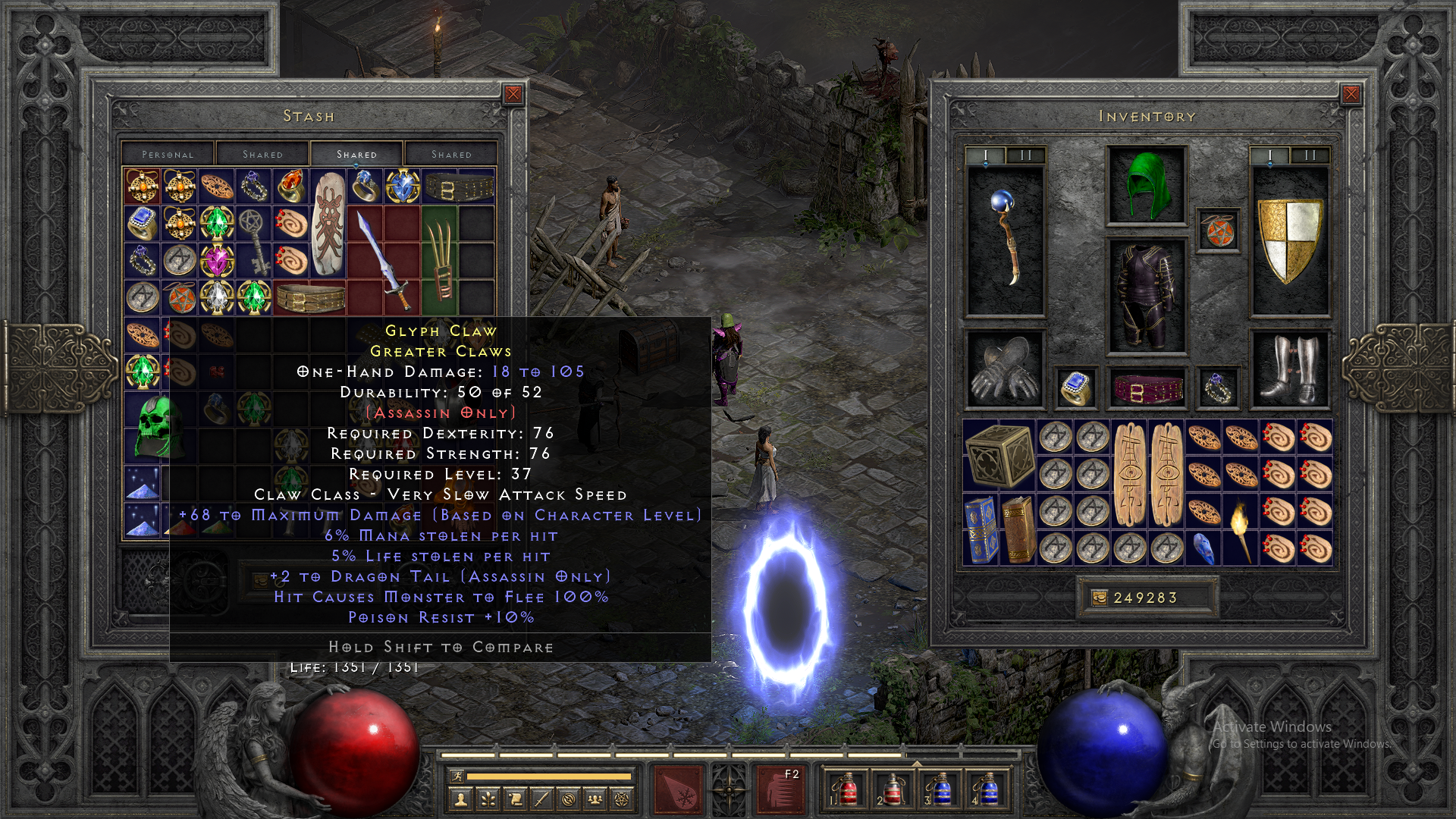
Task: Select the skeleton key in the stash
Action: [x=253, y=242]
